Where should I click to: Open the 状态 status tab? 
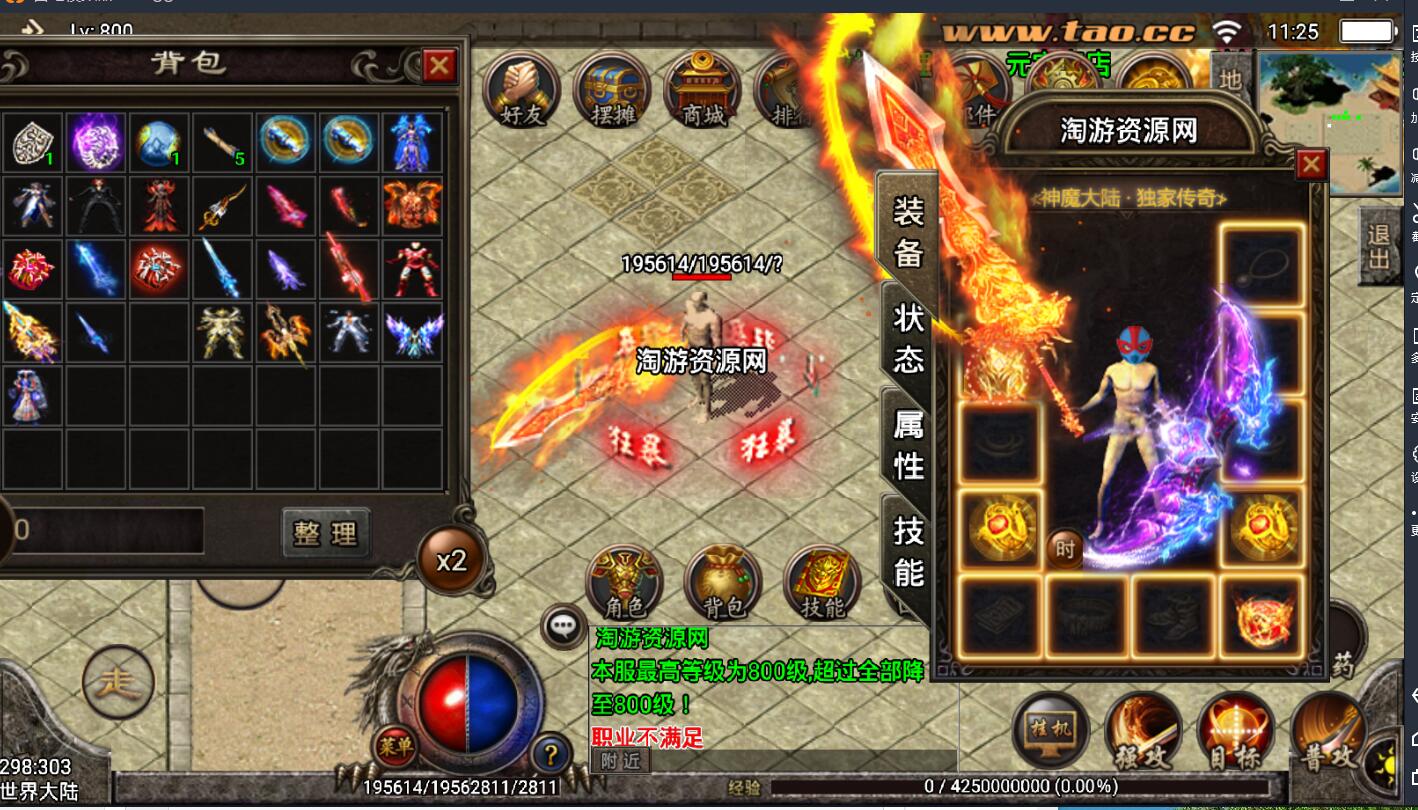[x=908, y=338]
